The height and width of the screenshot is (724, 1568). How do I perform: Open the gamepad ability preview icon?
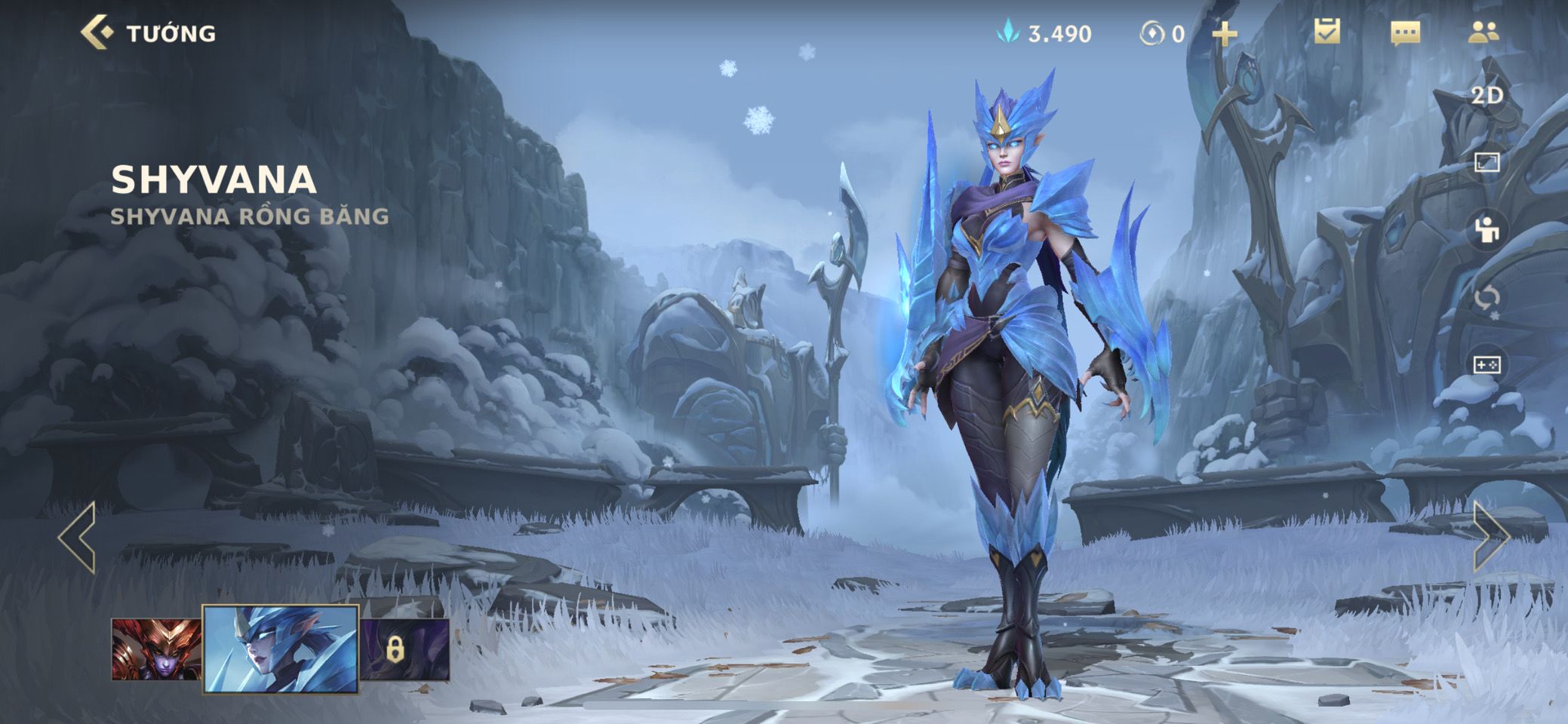pos(1487,365)
